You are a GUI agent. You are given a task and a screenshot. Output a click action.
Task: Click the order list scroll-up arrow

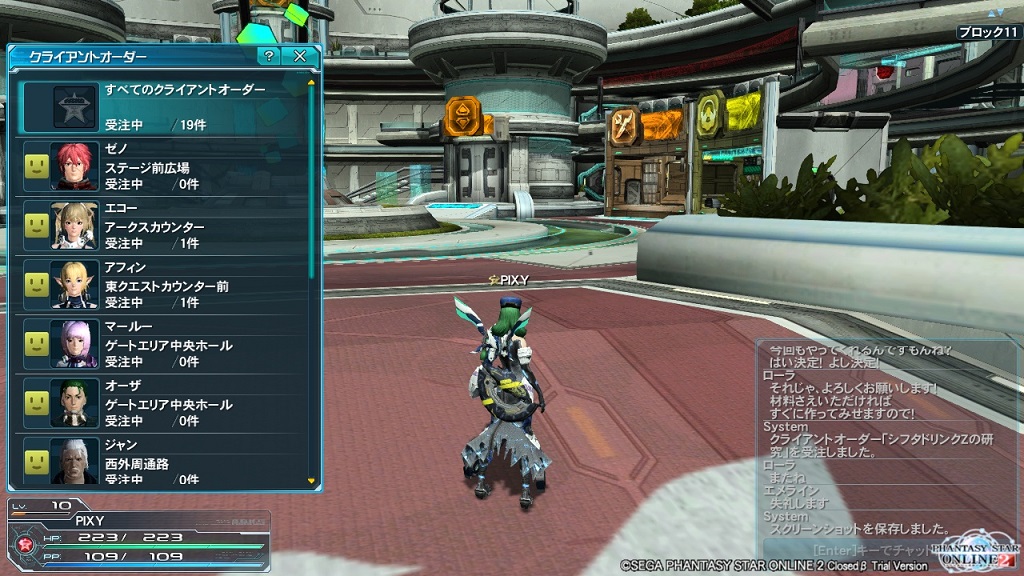click(311, 82)
